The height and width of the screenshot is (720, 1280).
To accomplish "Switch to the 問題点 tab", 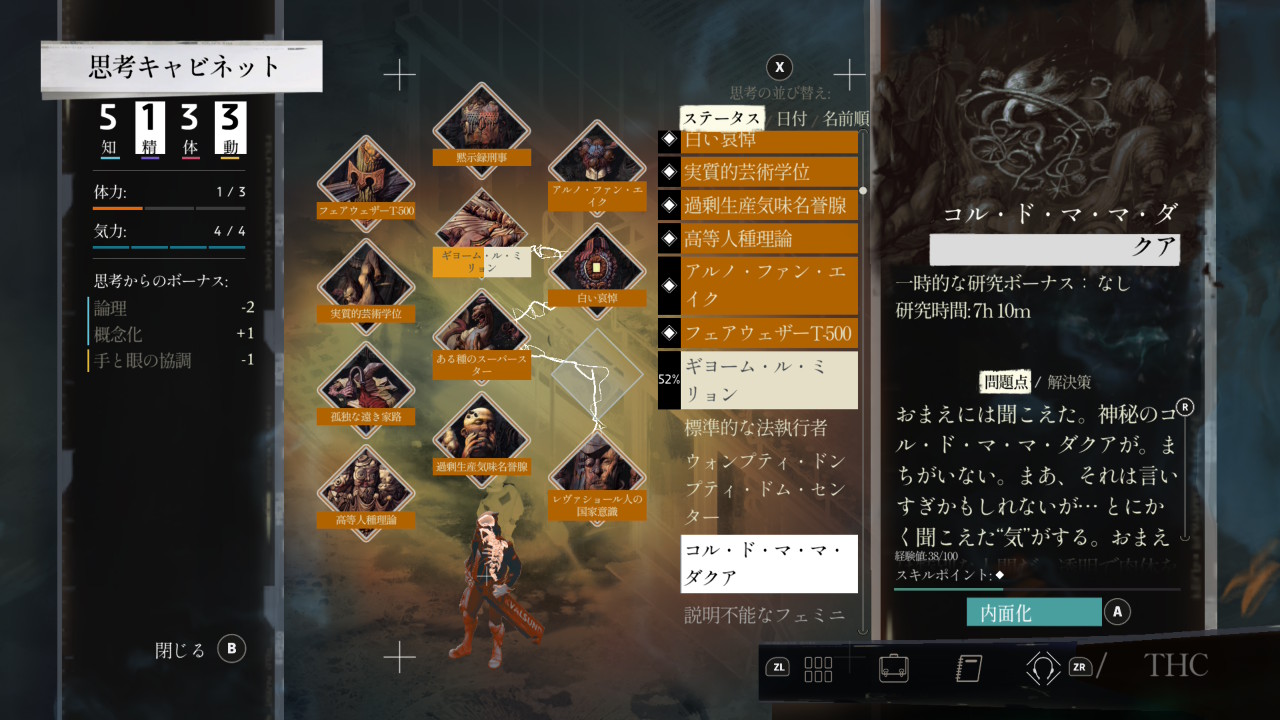I will pyautogui.click(x=1006, y=382).
